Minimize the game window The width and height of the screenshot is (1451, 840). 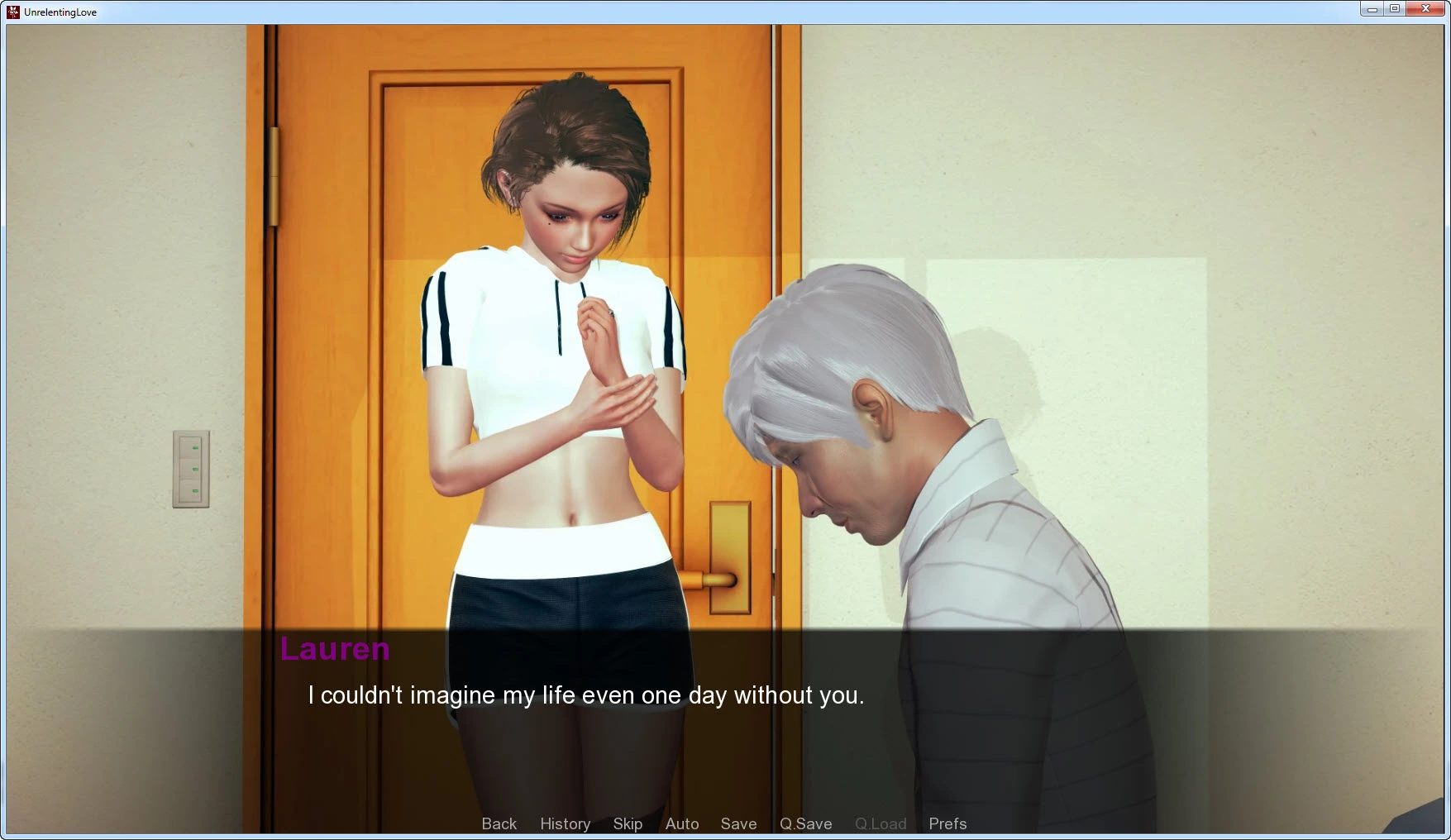(x=1372, y=9)
